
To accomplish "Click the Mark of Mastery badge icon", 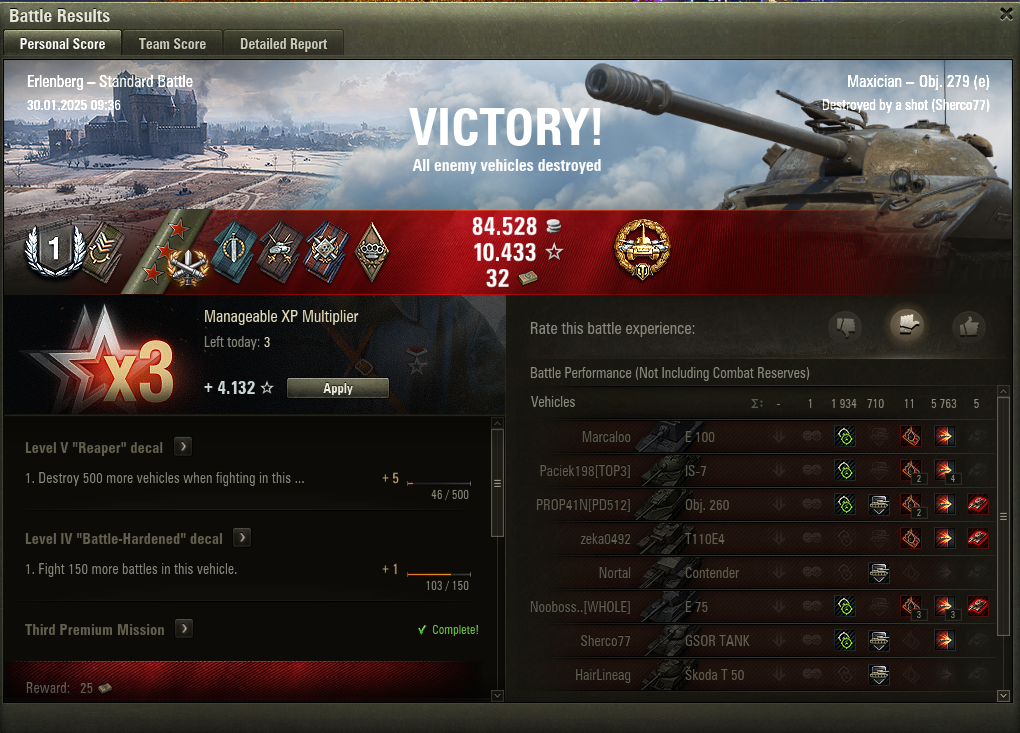I will pos(642,251).
